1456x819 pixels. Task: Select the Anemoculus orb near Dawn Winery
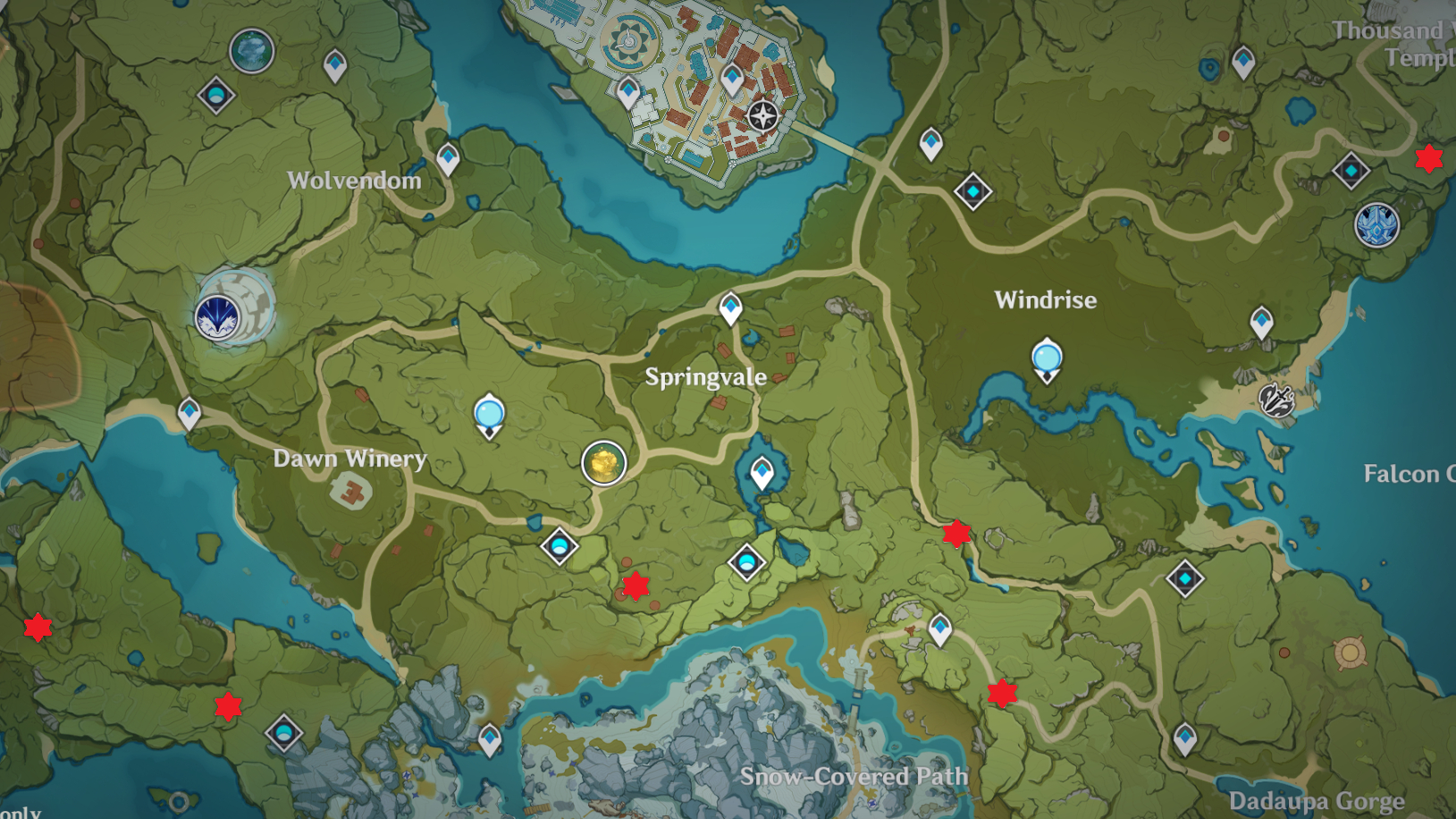coord(488,413)
